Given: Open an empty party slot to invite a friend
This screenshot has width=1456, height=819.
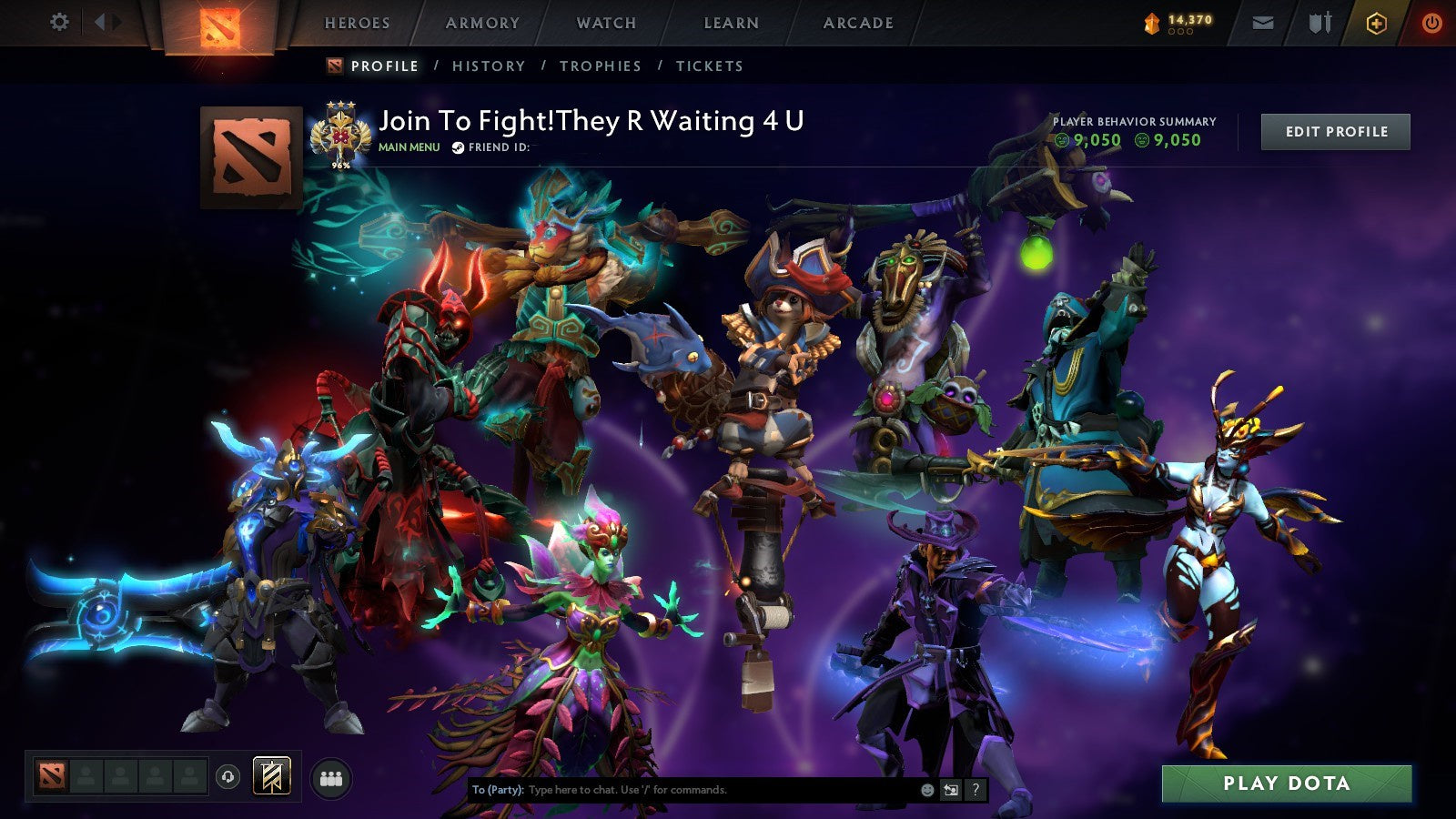Looking at the screenshot, I should point(86,775).
